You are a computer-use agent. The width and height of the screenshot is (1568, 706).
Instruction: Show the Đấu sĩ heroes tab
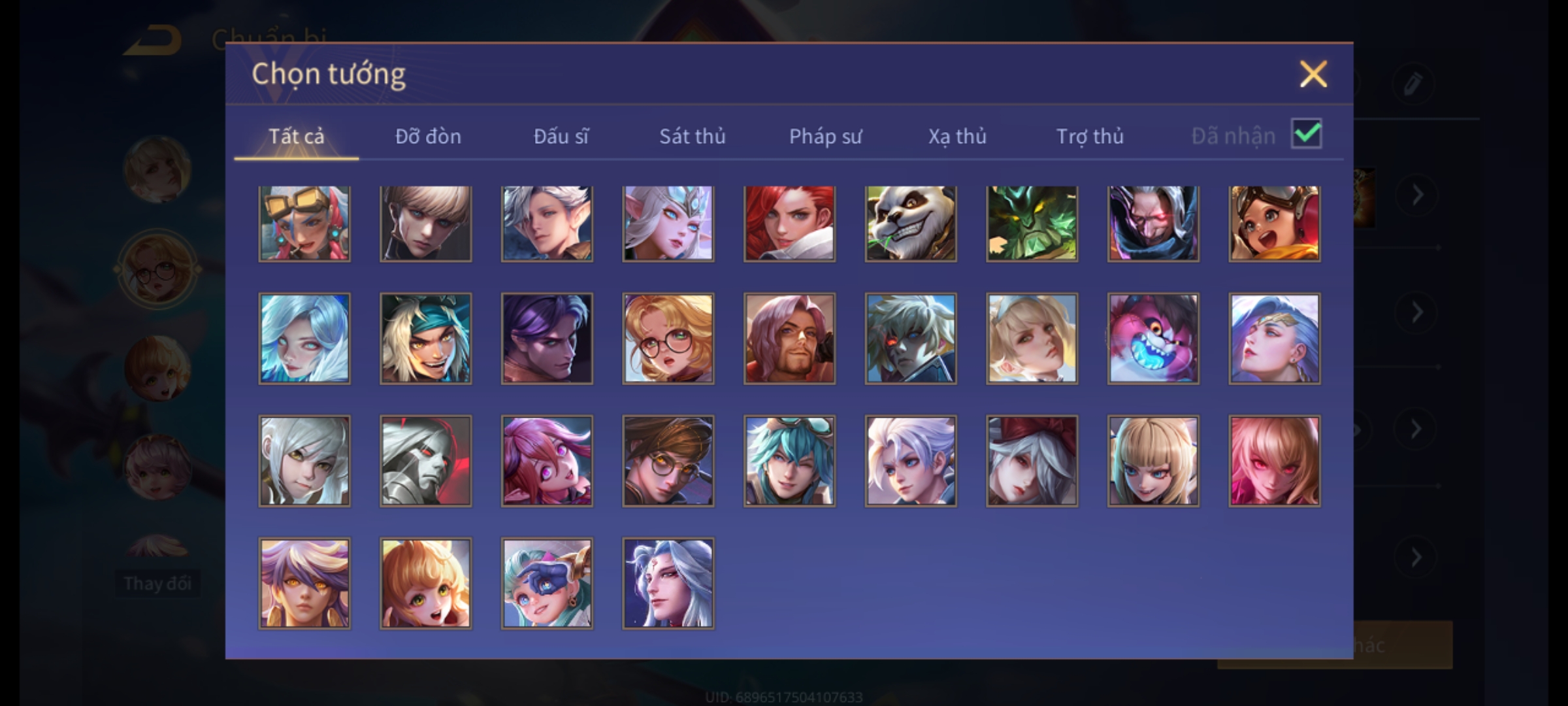pyautogui.click(x=561, y=136)
